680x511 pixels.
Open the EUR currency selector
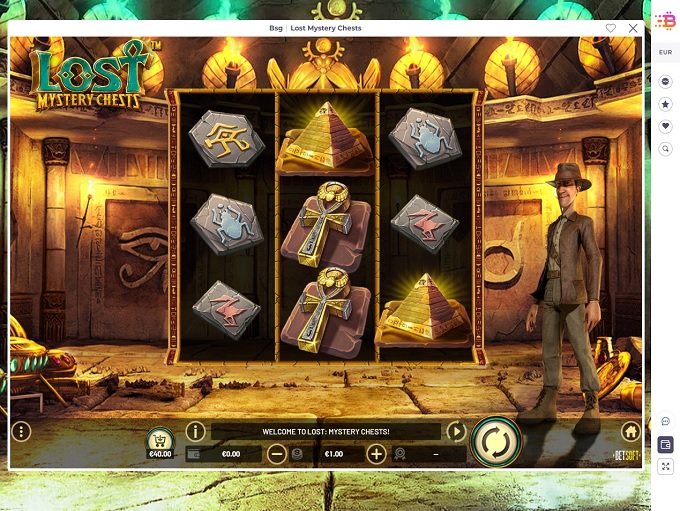click(665, 52)
